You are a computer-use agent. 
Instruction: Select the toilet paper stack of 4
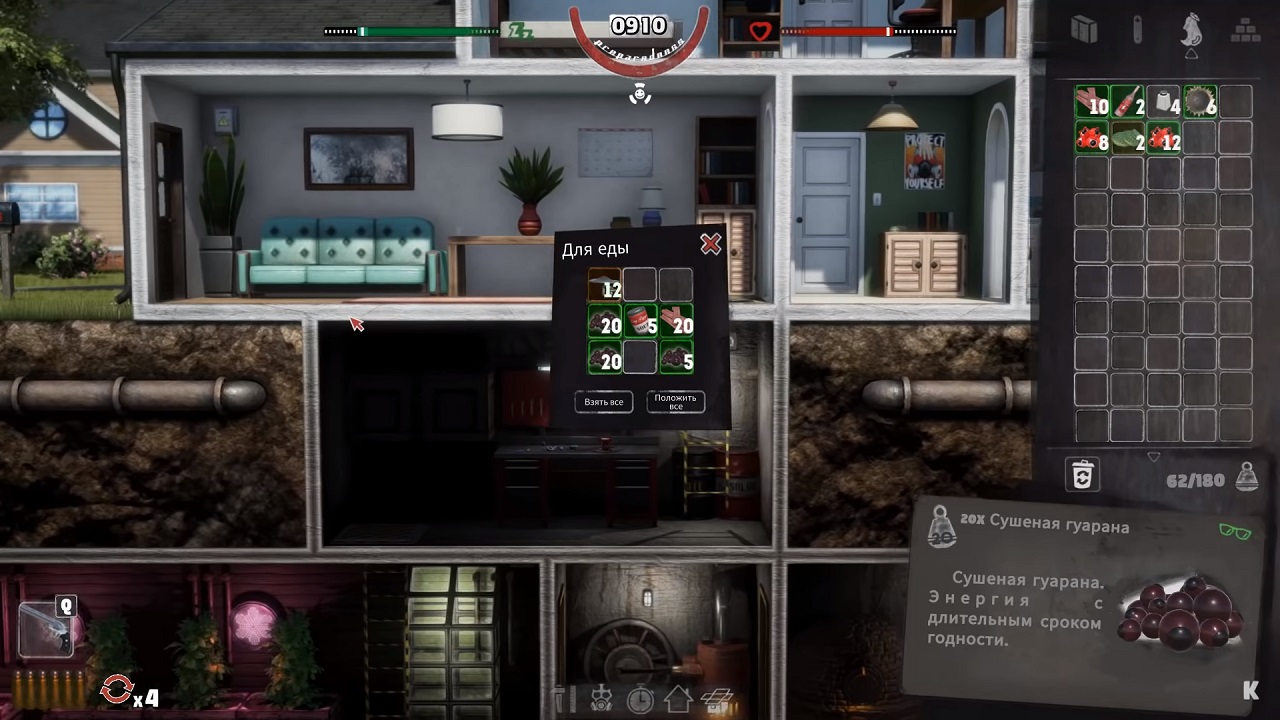1163,102
